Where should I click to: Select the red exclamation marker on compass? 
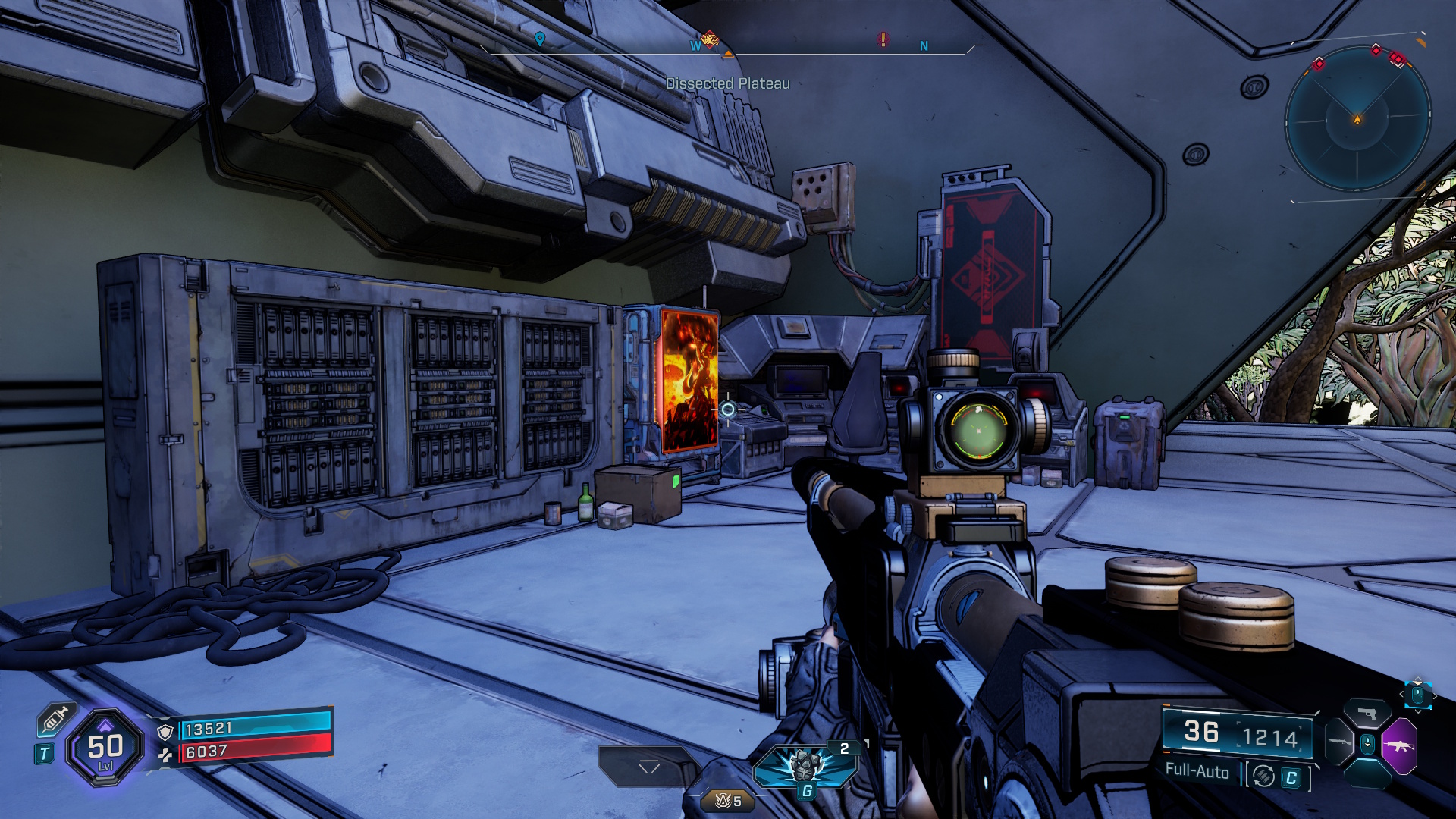883,39
